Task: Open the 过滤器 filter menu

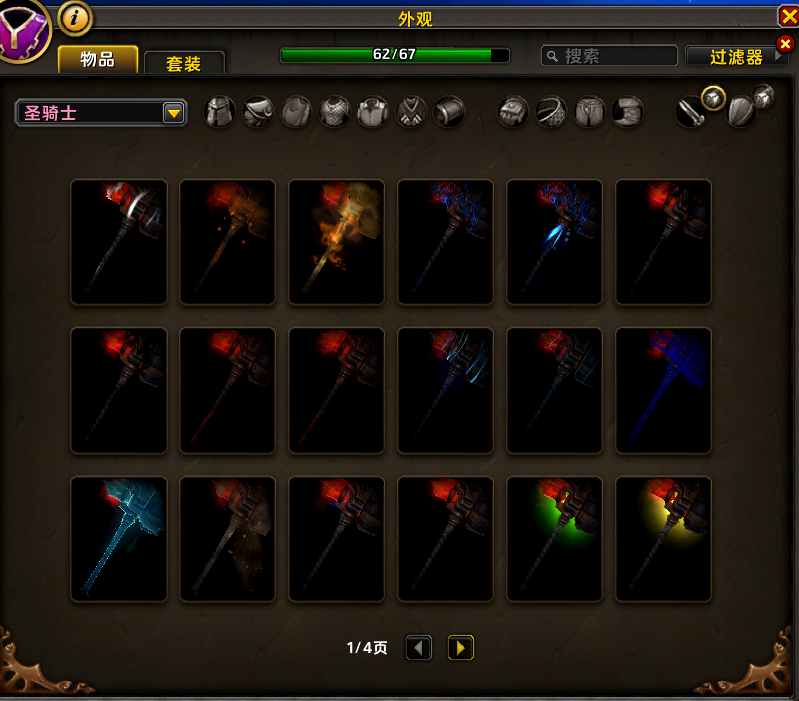Action: (x=736, y=57)
